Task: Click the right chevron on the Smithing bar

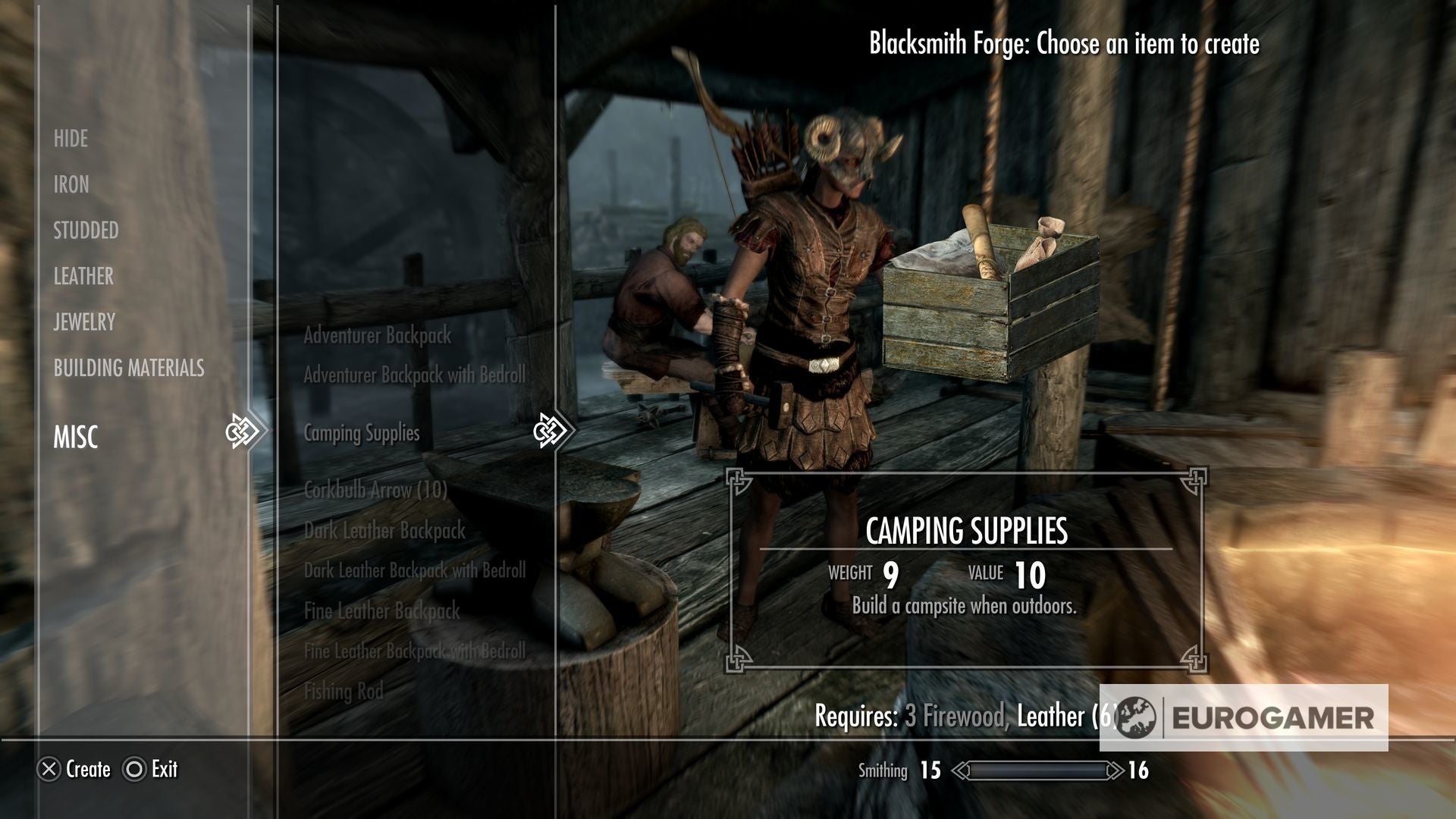Action: click(1116, 769)
